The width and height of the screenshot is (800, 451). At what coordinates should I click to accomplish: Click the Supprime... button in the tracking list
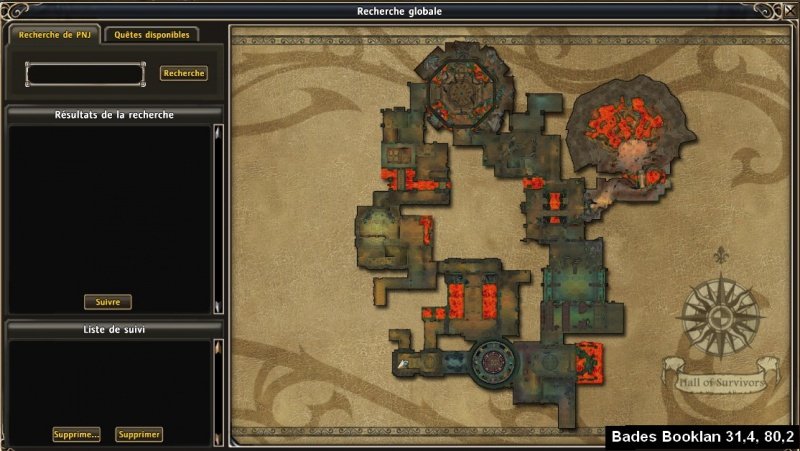pos(77,434)
